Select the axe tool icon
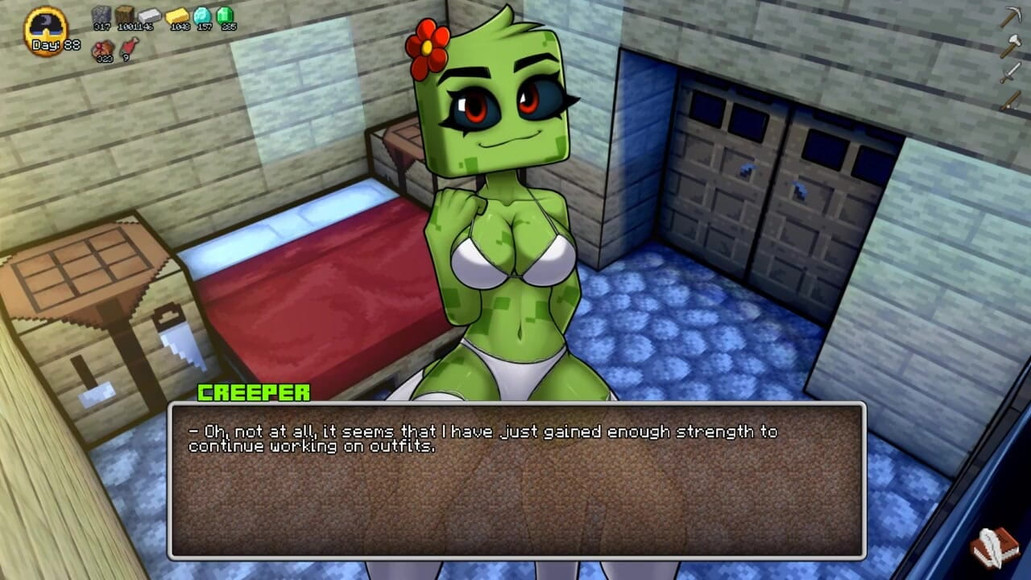 tap(1011, 45)
